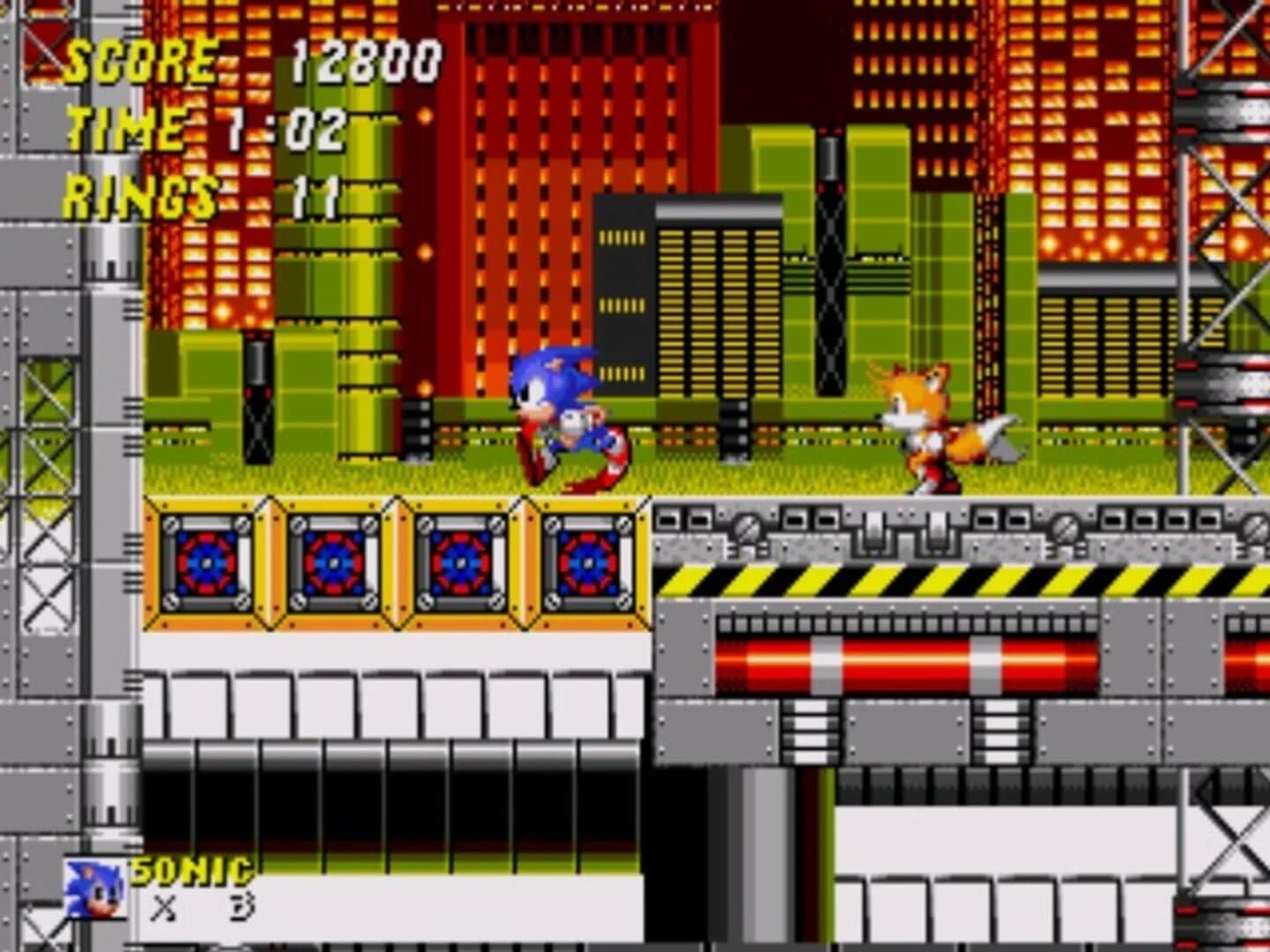
Task: Click the second blue circular panel from left
Action: click(335, 564)
